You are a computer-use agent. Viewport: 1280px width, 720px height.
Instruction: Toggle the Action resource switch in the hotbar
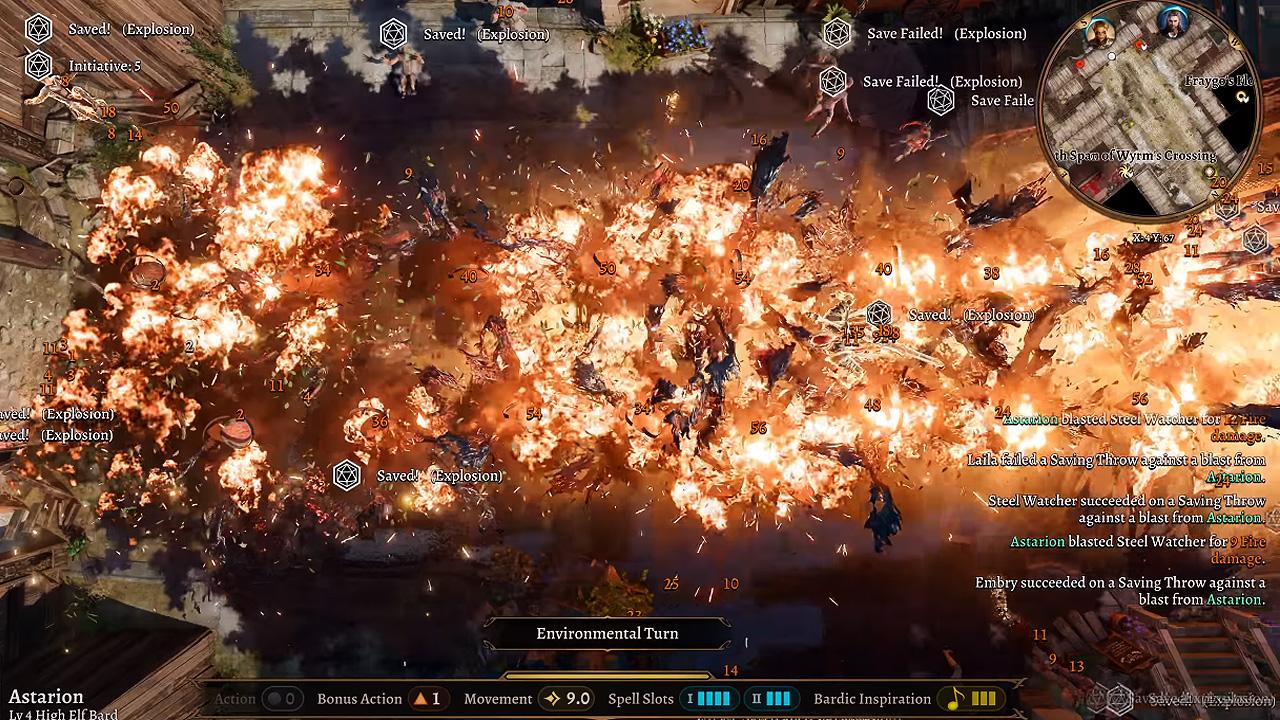coord(277,698)
